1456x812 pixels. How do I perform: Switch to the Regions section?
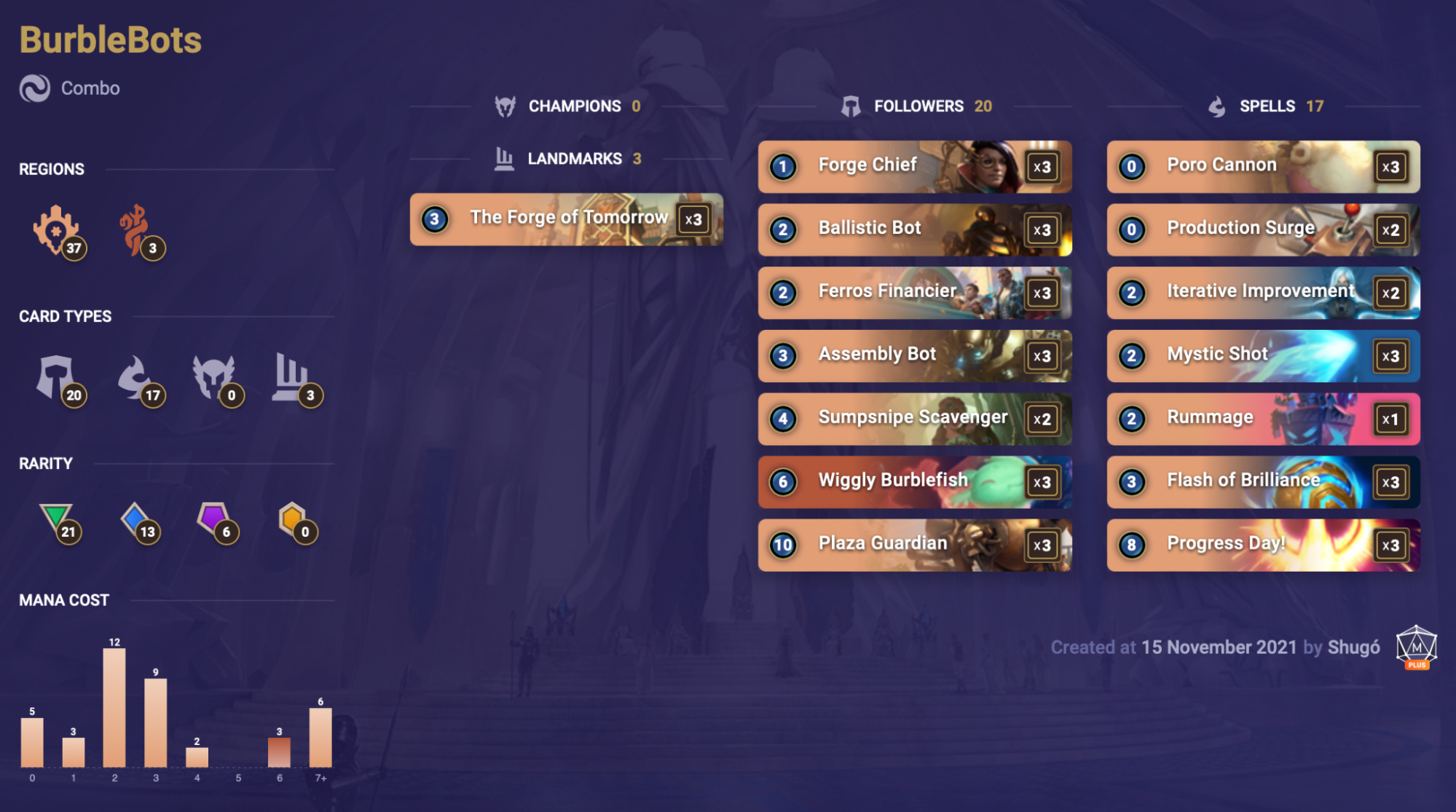(51, 169)
